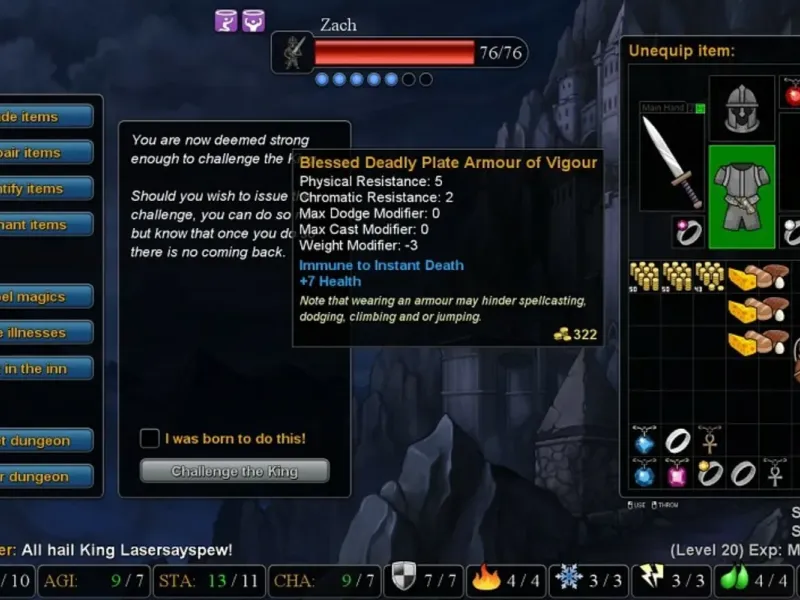Click the equipped steel helmet slot
800x600 pixels.
tap(742, 107)
